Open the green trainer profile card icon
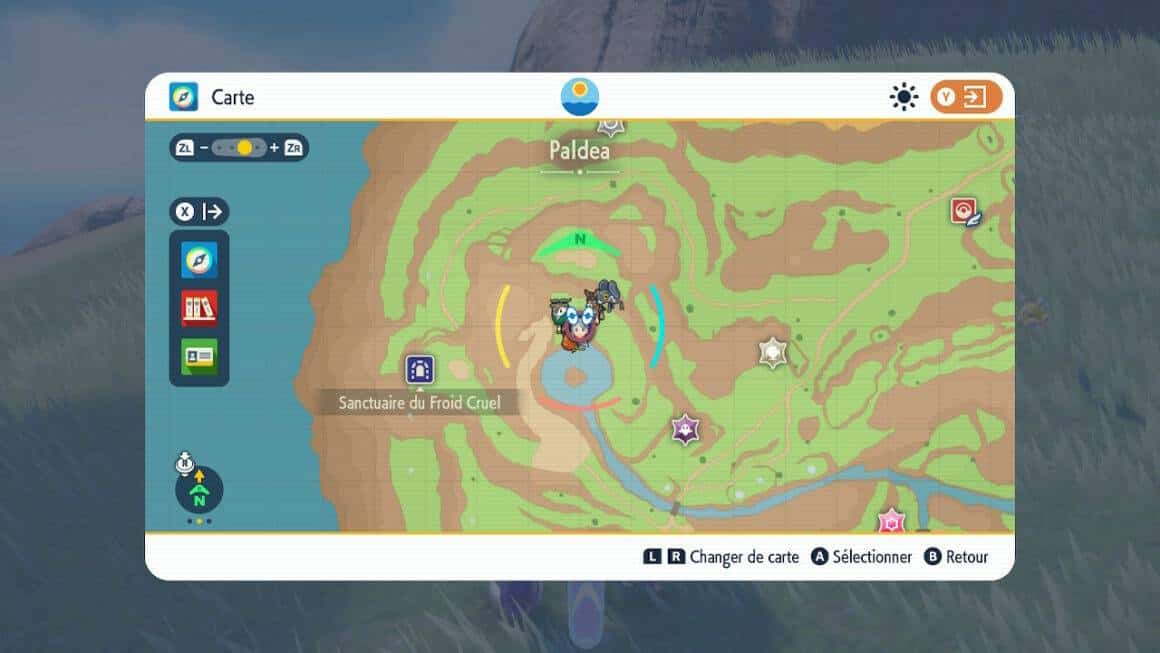This screenshot has width=1160, height=653. [x=199, y=356]
